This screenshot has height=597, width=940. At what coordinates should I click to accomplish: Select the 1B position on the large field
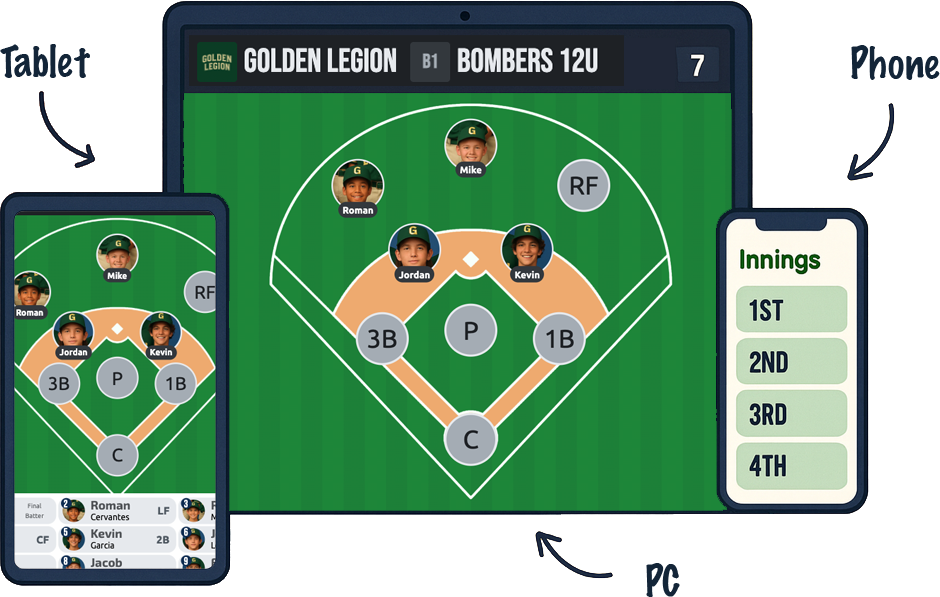pyautogui.click(x=559, y=339)
